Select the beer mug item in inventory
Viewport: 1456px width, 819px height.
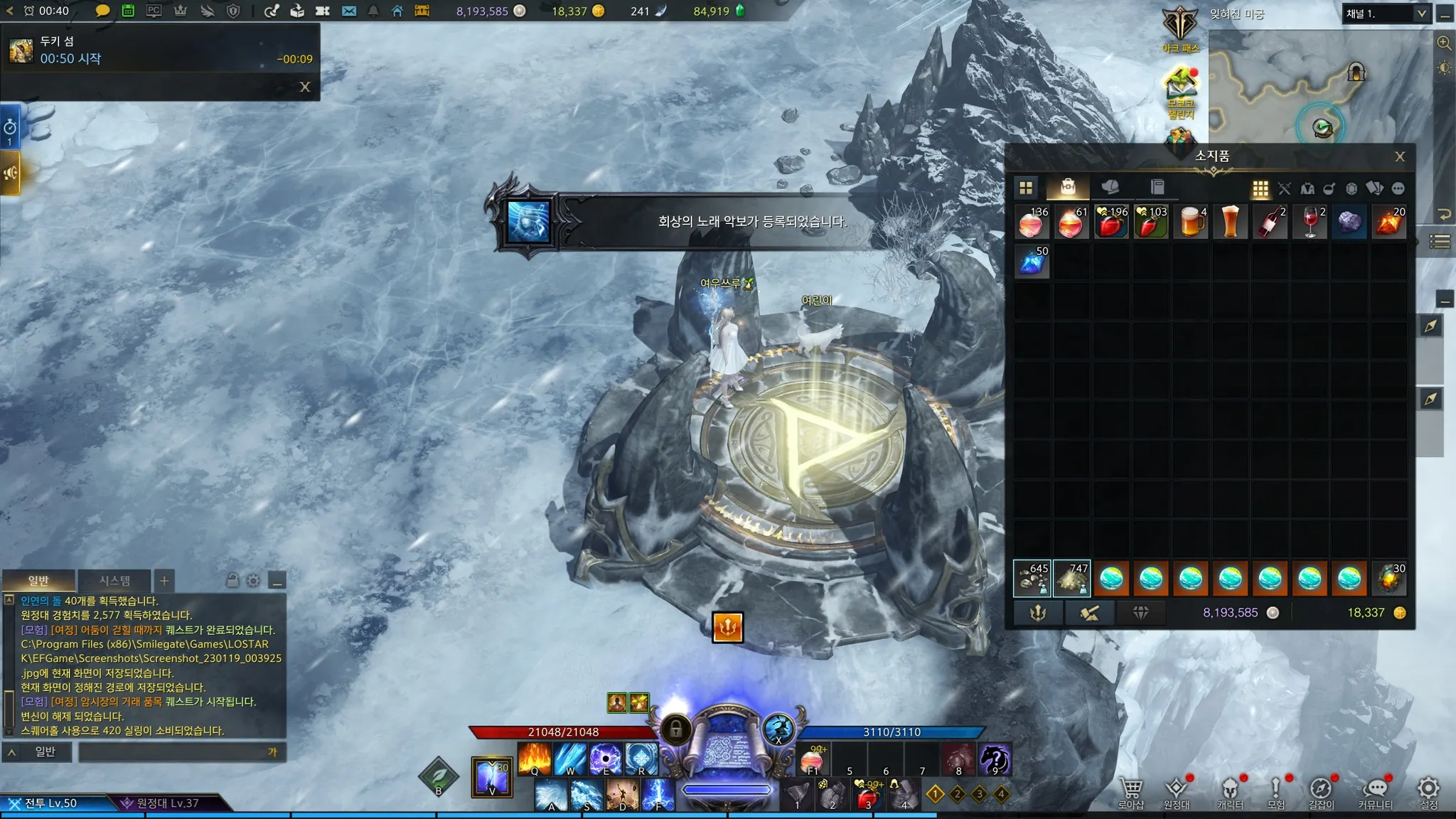click(1191, 222)
